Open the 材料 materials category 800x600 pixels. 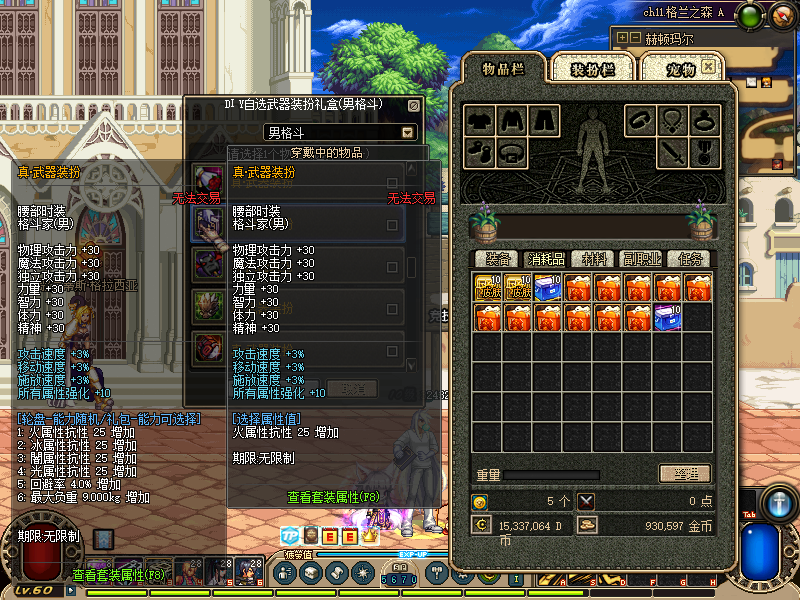[x=594, y=259]
